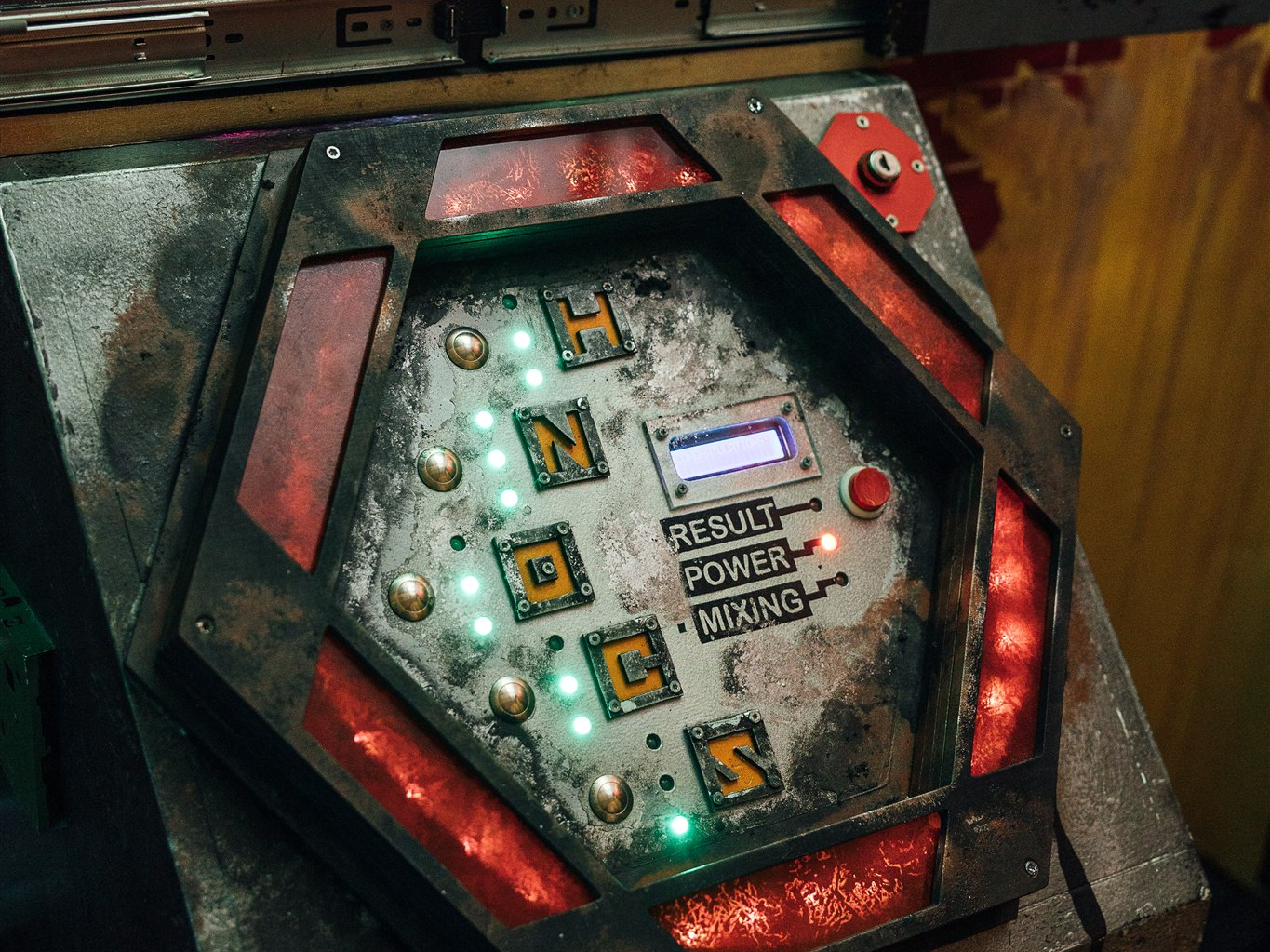Viewport: 1270px width, 952px height.
Task: Activate the brass button beside letter O
Action: click(411, 597)
